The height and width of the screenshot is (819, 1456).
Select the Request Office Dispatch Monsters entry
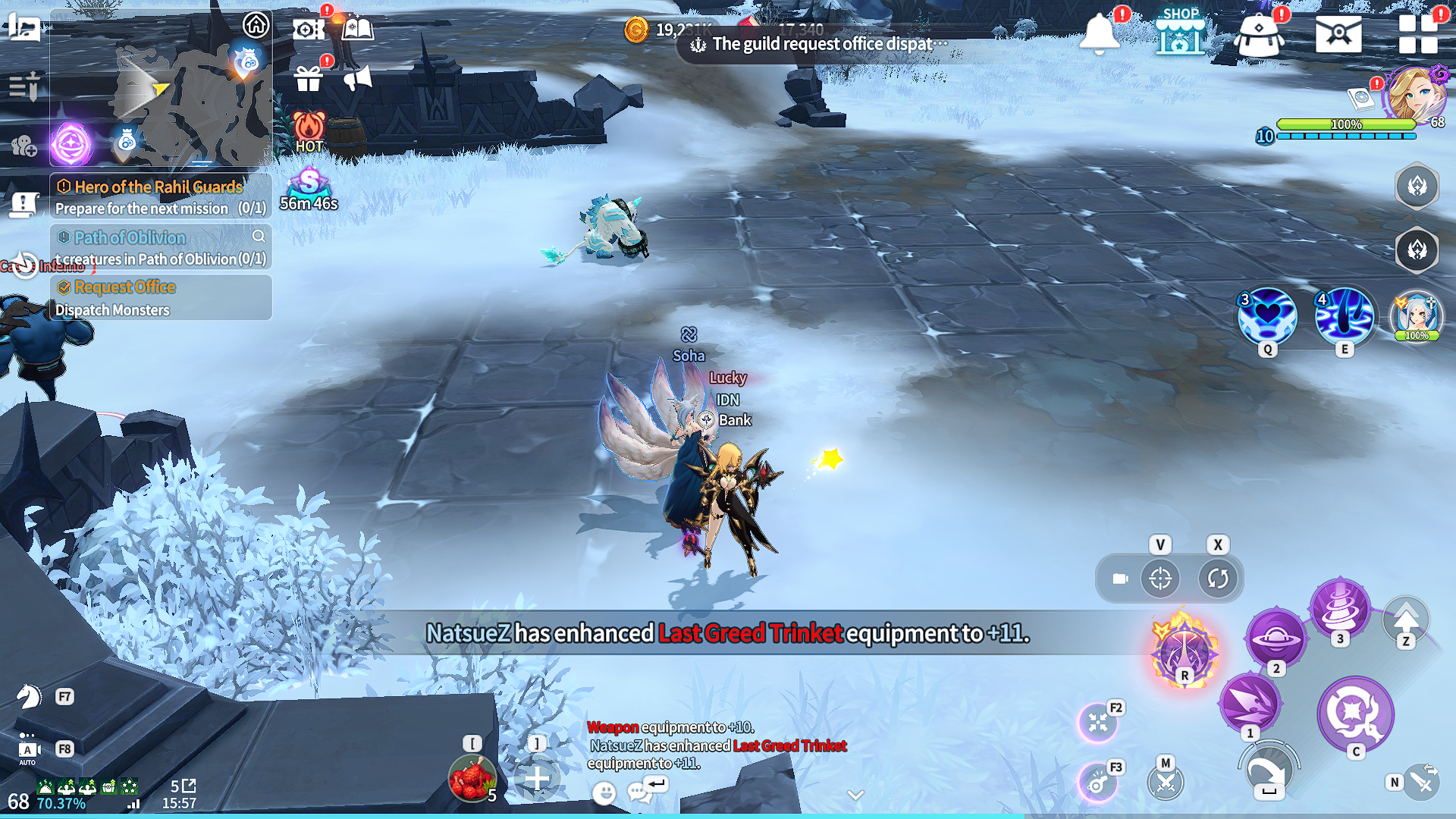pyautogui.click(x=160, y=298)
